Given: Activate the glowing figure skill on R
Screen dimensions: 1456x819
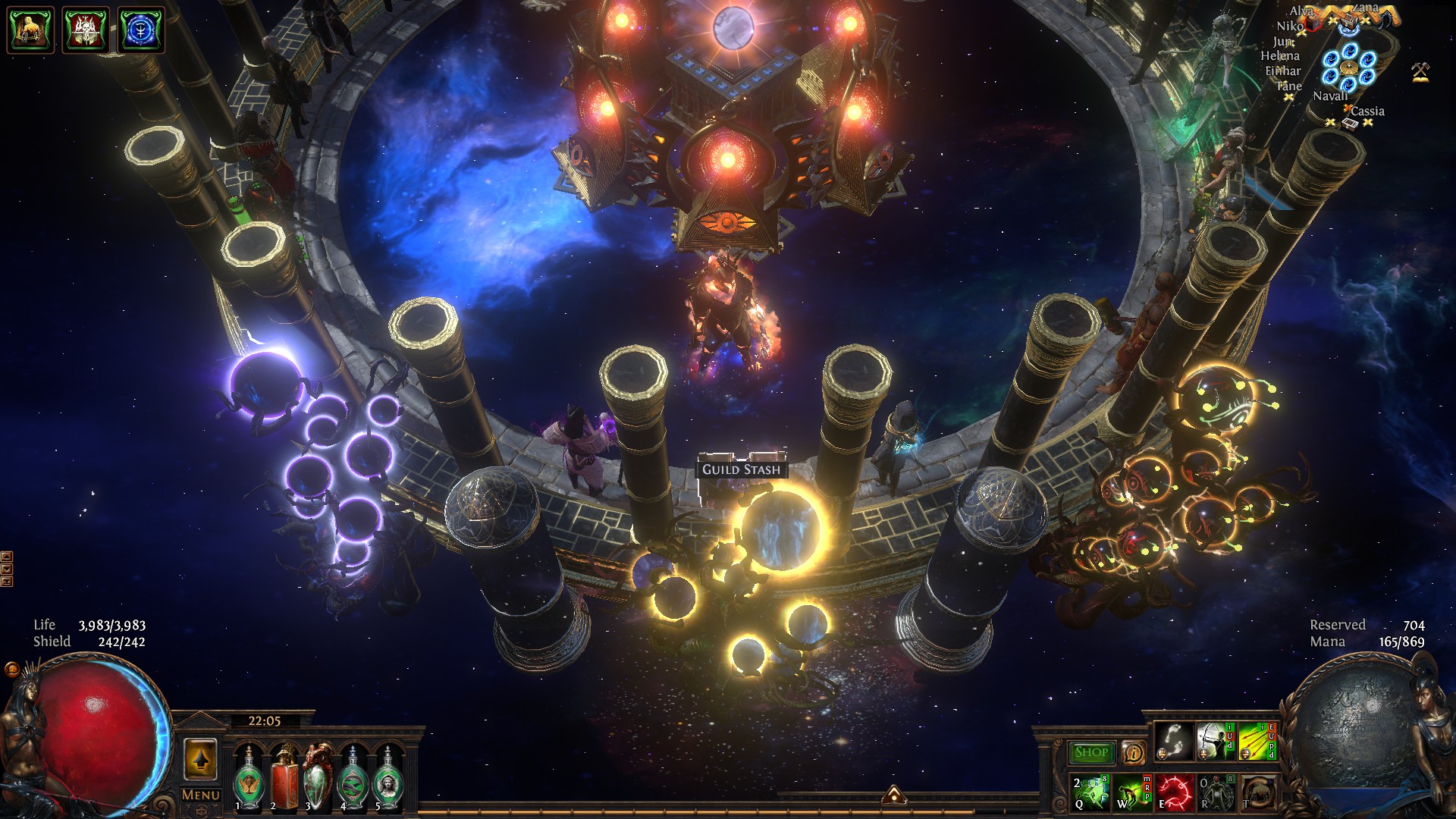Looking at the screenshot, I should 1216,792.
